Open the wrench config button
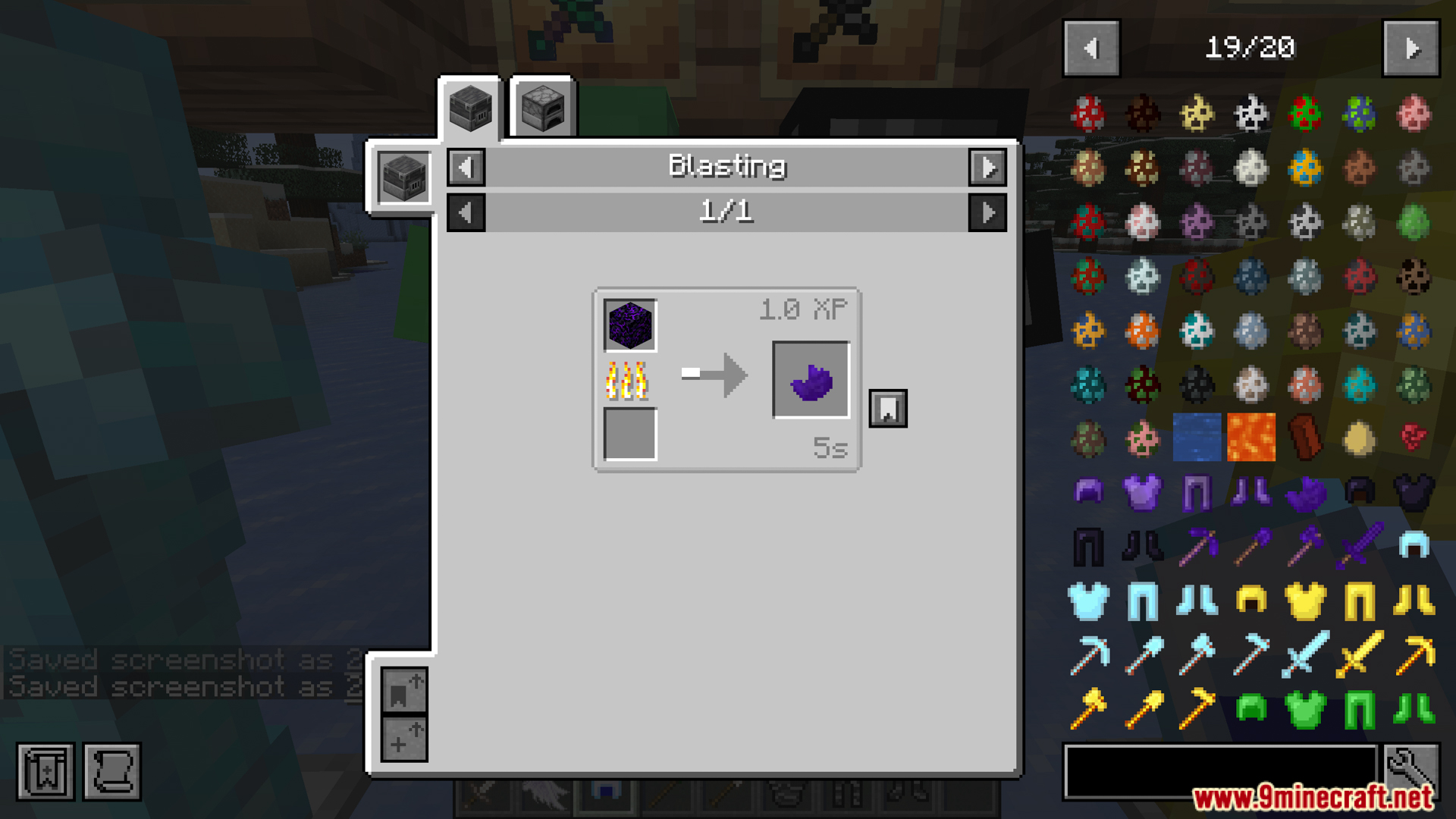Viewport: 1456px width, 819px height. coord(1411,770)
